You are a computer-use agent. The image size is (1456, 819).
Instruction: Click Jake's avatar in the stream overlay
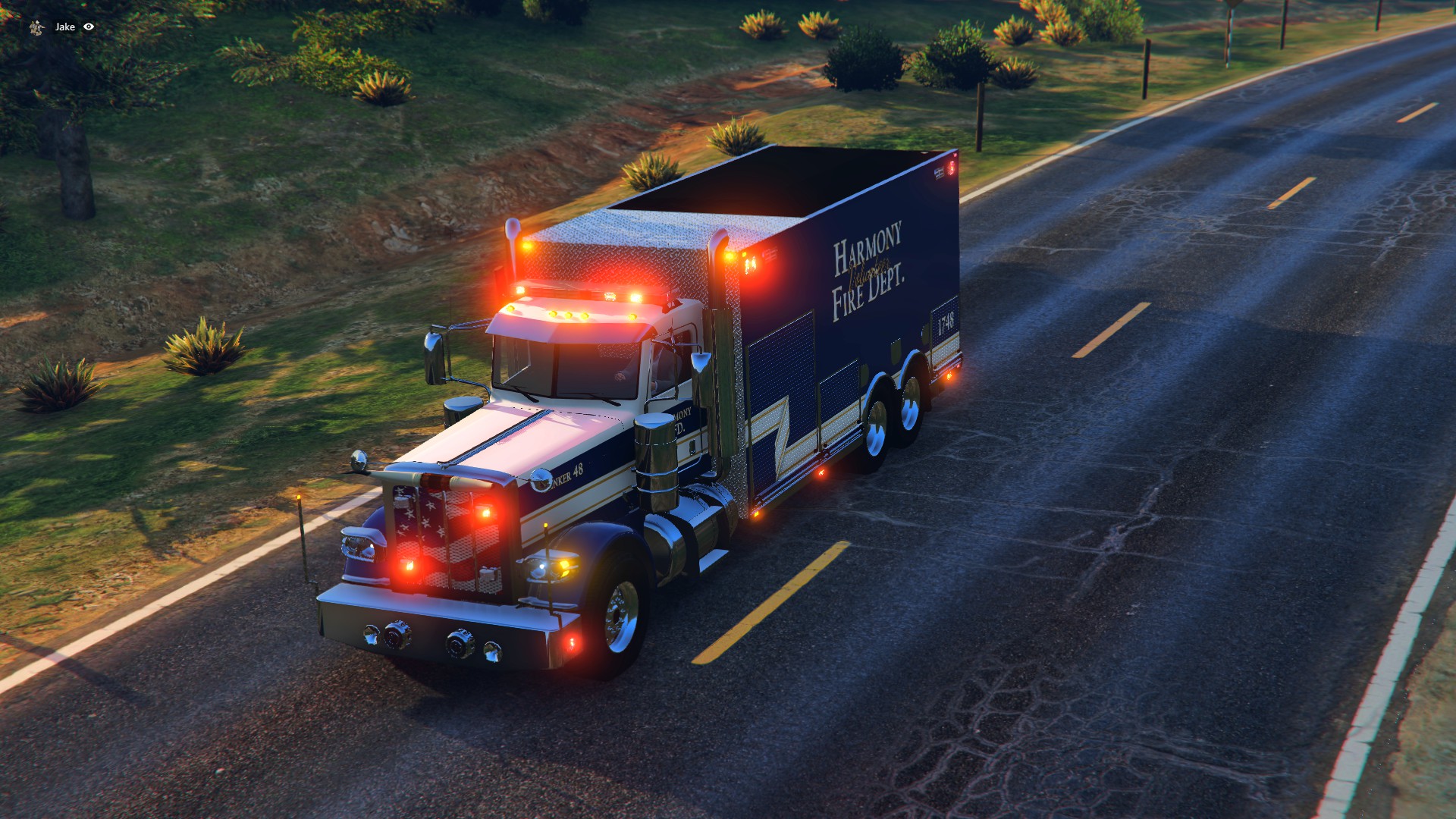(x=36, y=27)
